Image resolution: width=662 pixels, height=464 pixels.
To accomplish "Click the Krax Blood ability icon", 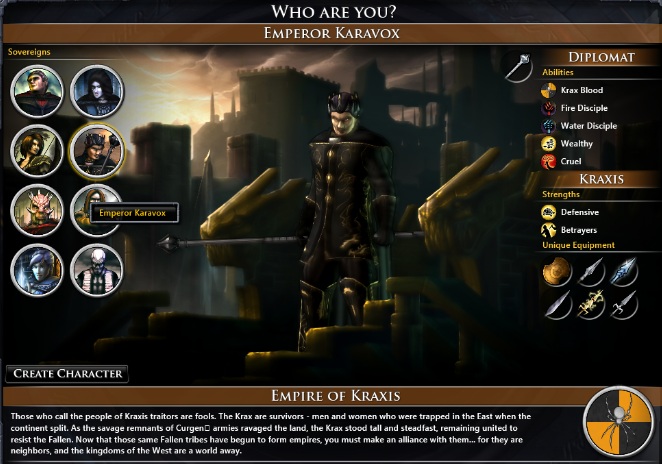I will click(549, 90).
